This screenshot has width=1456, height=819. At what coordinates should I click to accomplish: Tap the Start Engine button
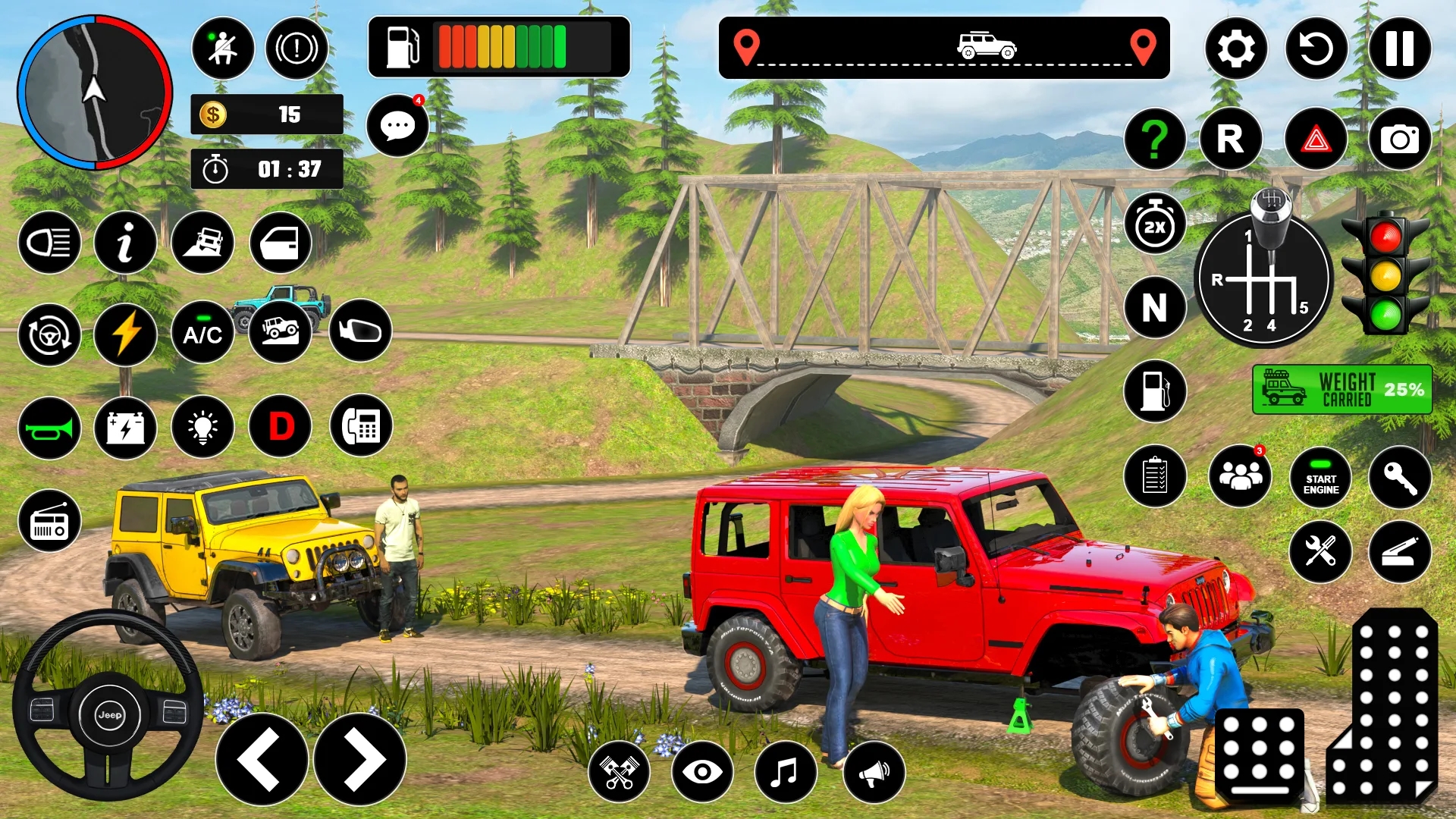tap(1320, 478)
